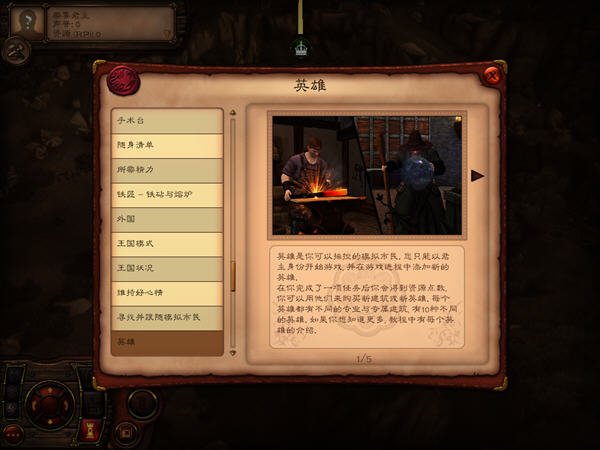Click the red castle tower button

pyautogui.click(x=88, y=431)
